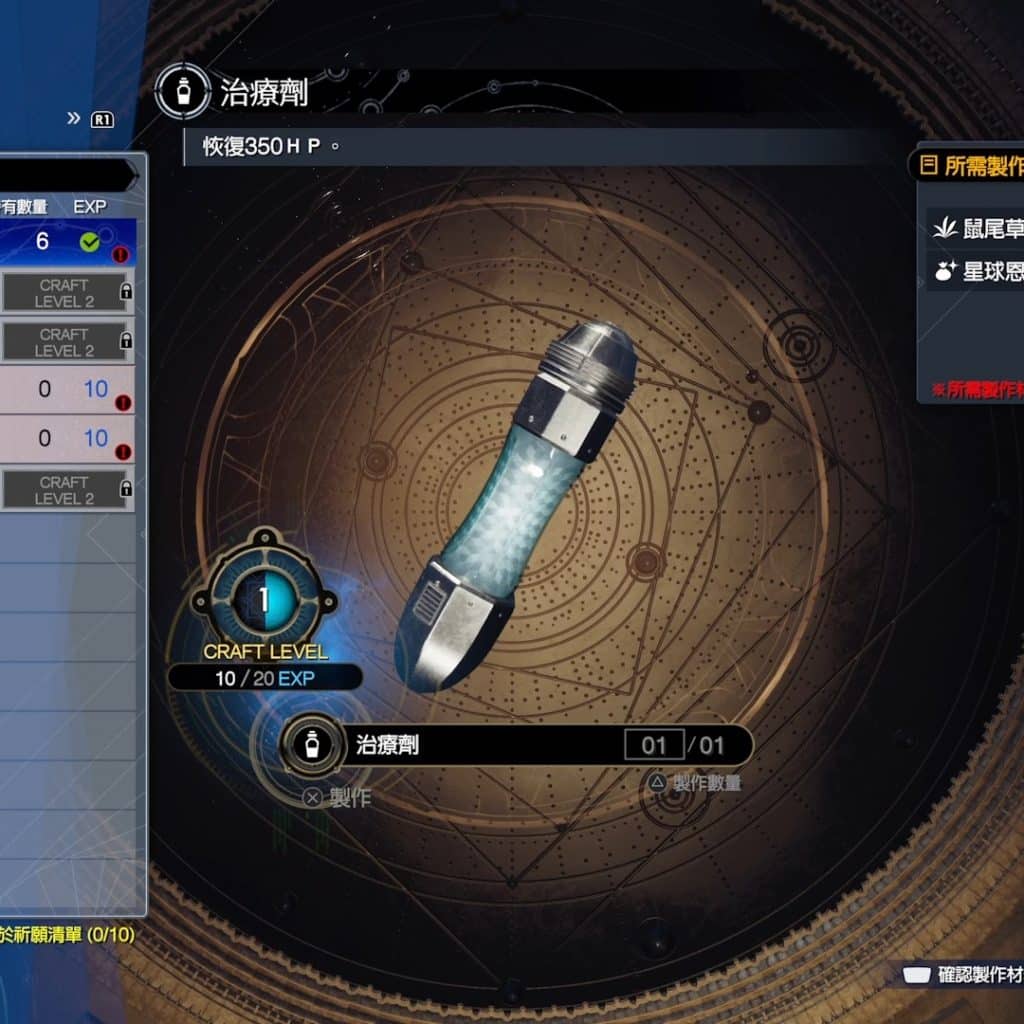
Task: Select the 01 craft quantity box
Action: 654,745
